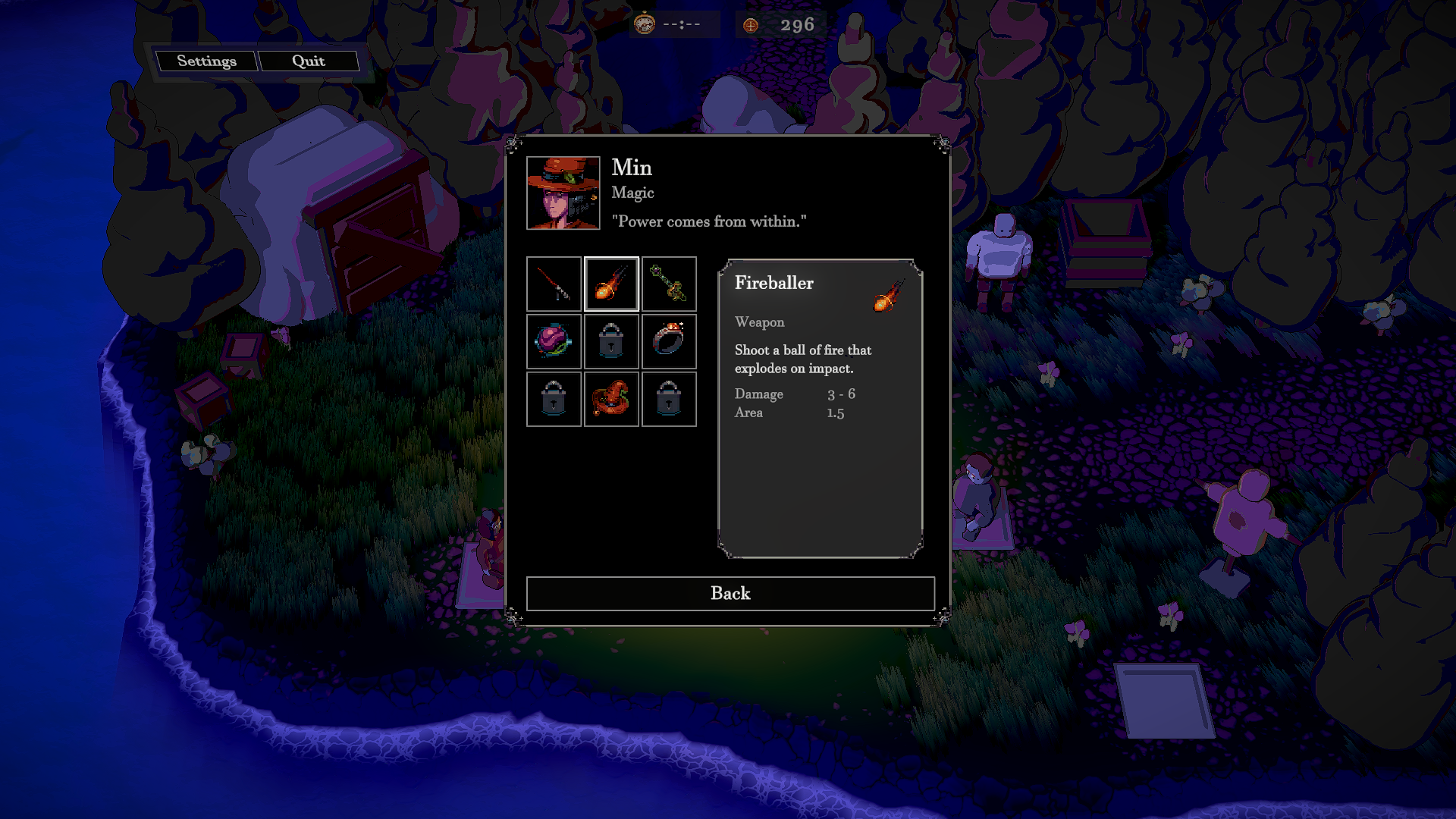This screenshot has width=1456, height=819.
Task: Click Min's character portrait
Action: [x=563, y=192]
